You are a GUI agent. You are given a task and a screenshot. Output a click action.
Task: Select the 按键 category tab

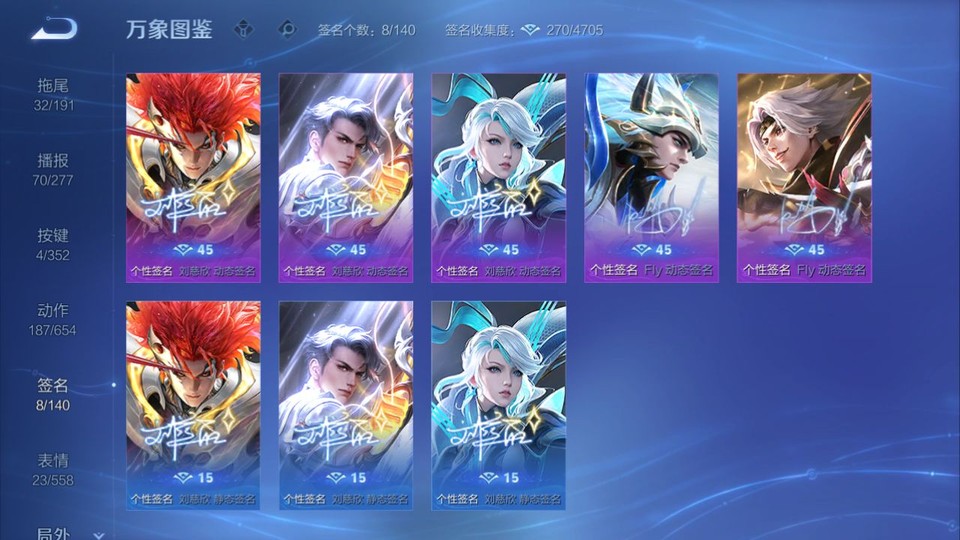[53, 244]
